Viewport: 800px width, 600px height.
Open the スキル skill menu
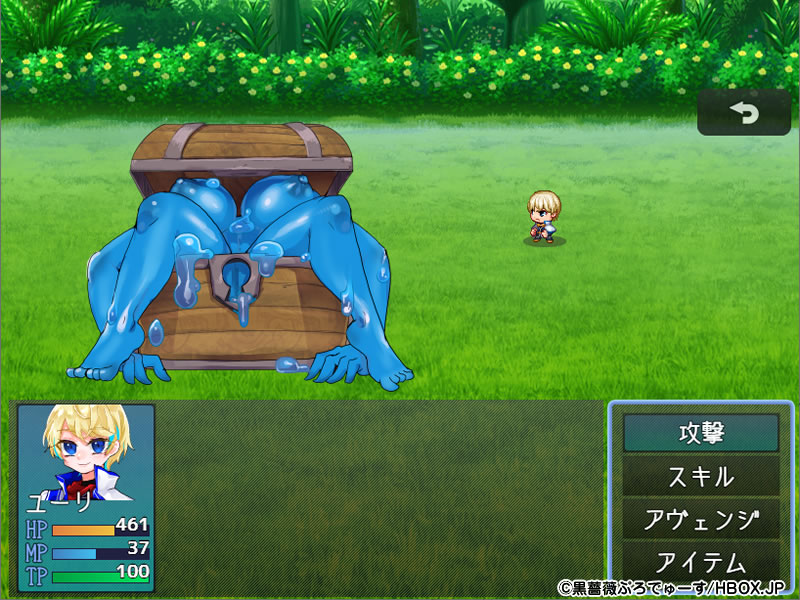point(700,476)
